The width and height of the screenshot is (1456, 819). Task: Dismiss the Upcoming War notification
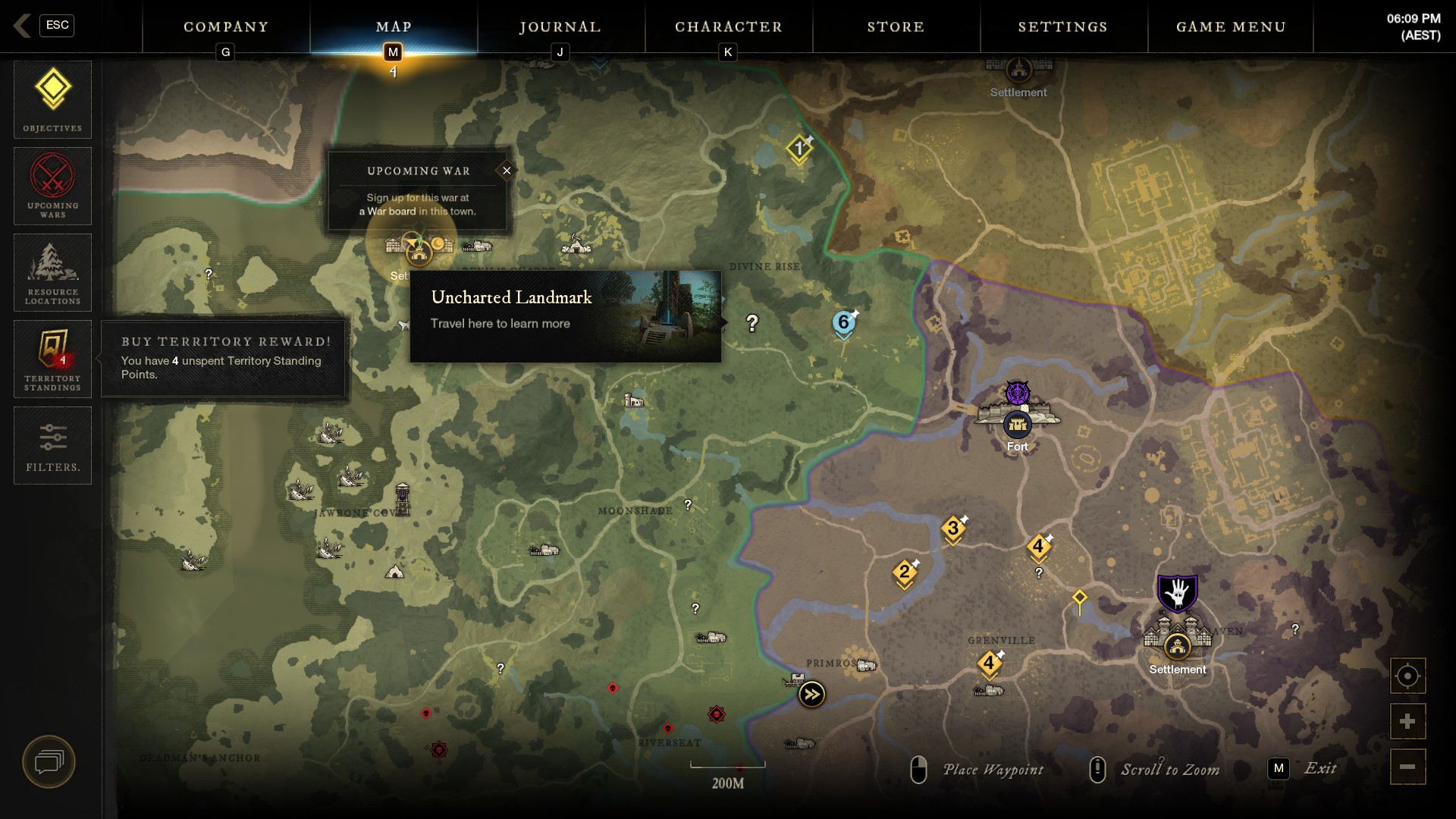point(507,171)
